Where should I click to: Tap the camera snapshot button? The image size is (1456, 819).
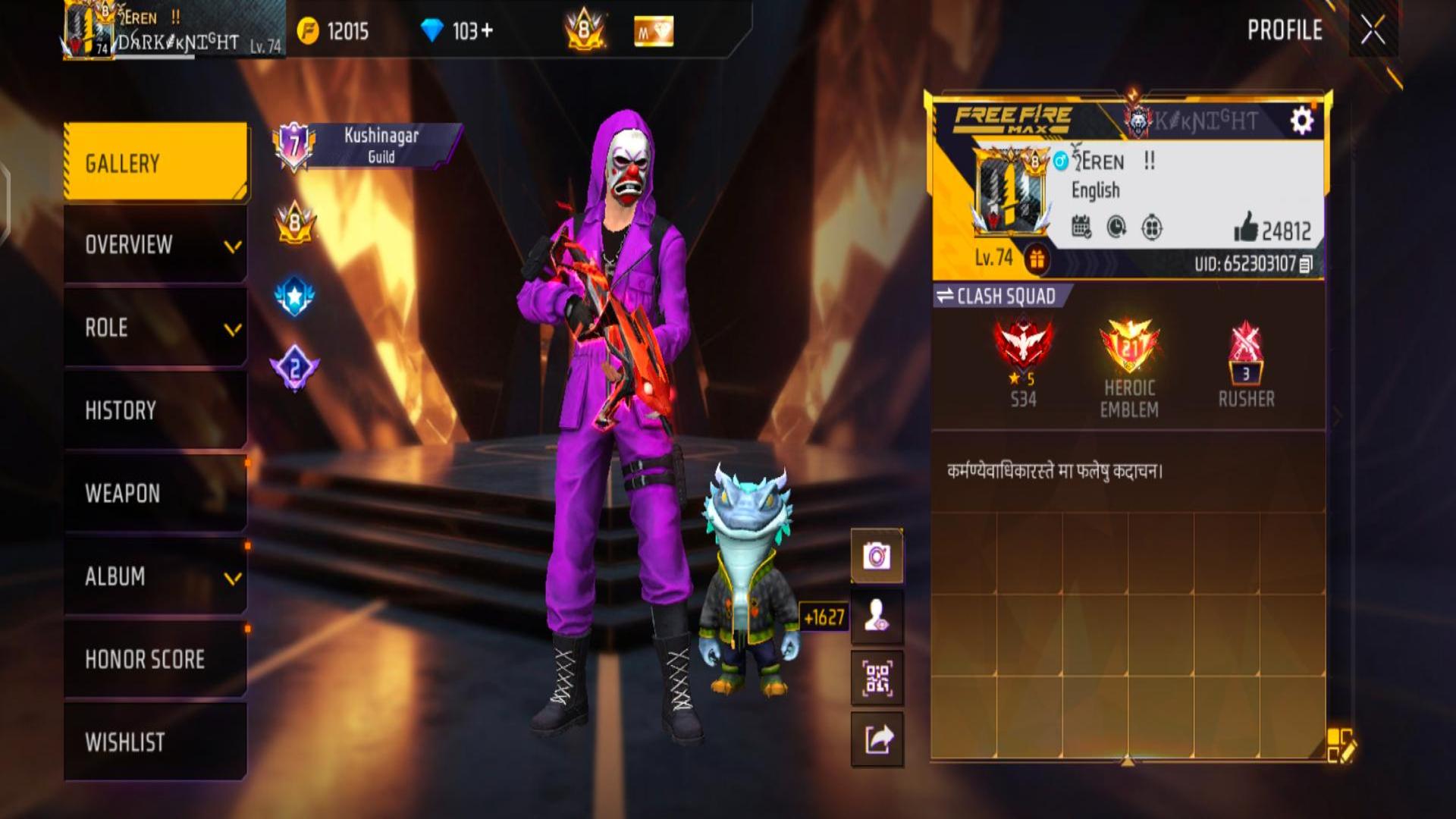877,556
